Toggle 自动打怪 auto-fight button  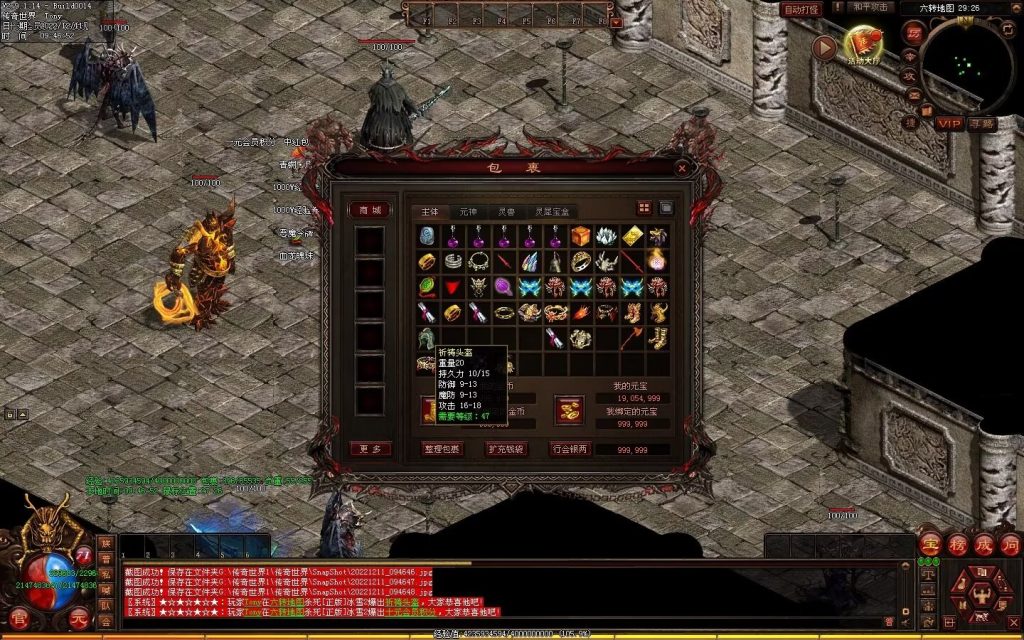[x=801, y=9]
